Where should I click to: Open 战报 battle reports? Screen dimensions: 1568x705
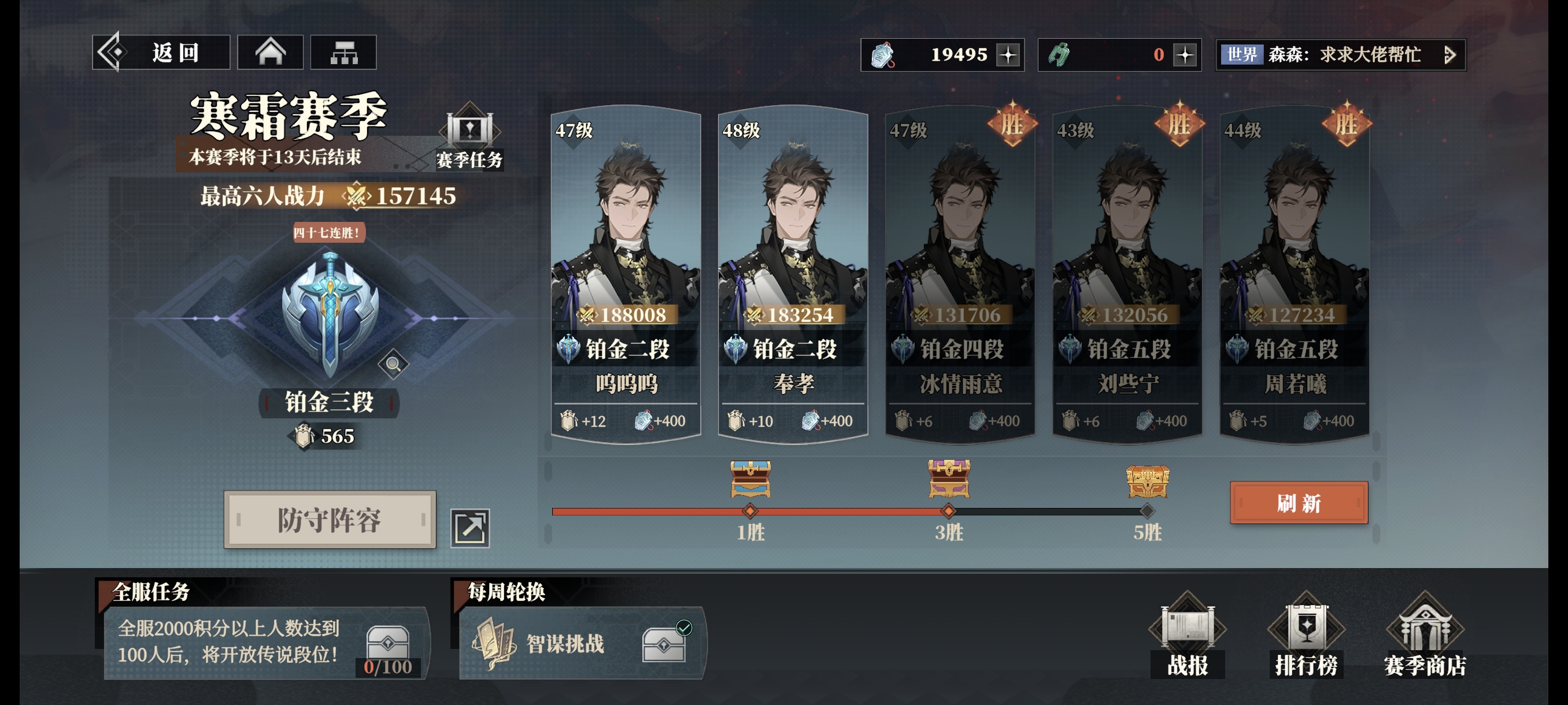(1187, 637)
